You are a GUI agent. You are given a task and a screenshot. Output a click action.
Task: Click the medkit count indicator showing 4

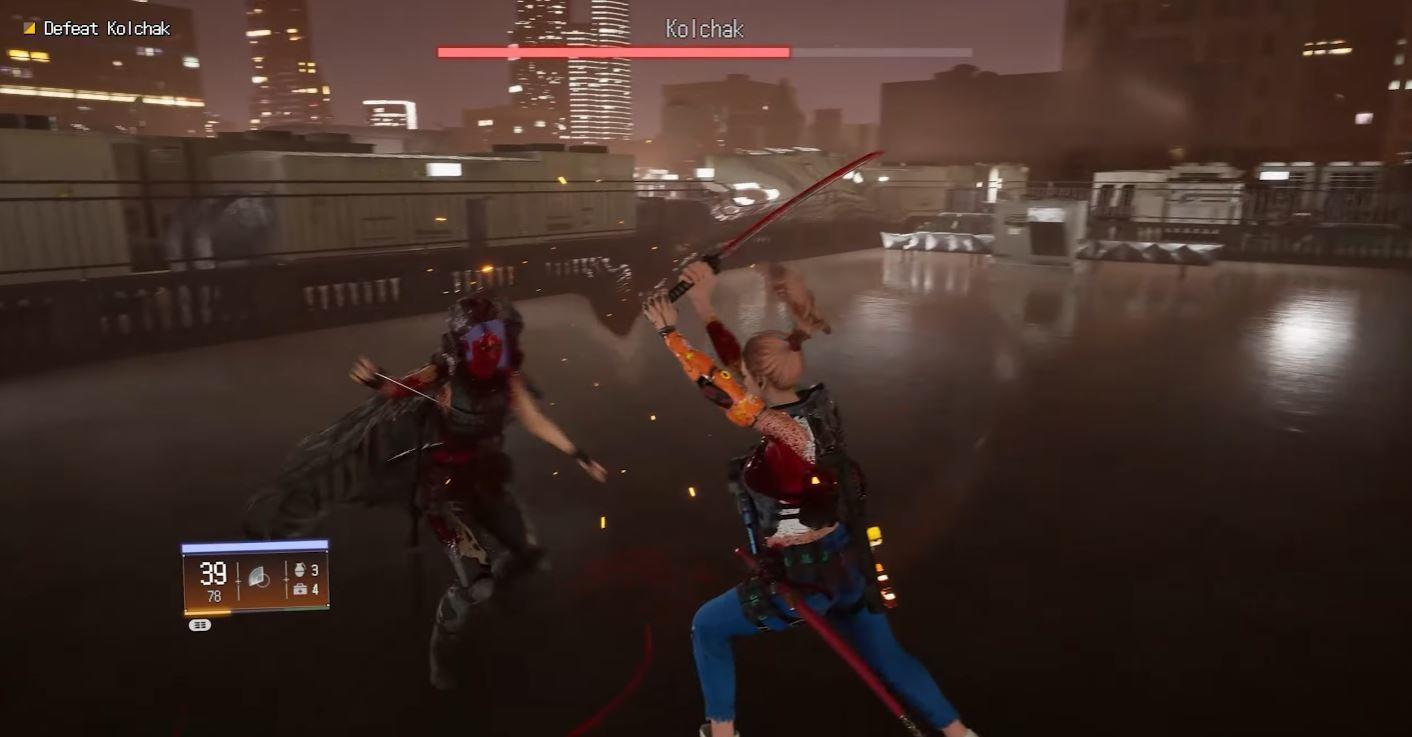coord(317,590)
